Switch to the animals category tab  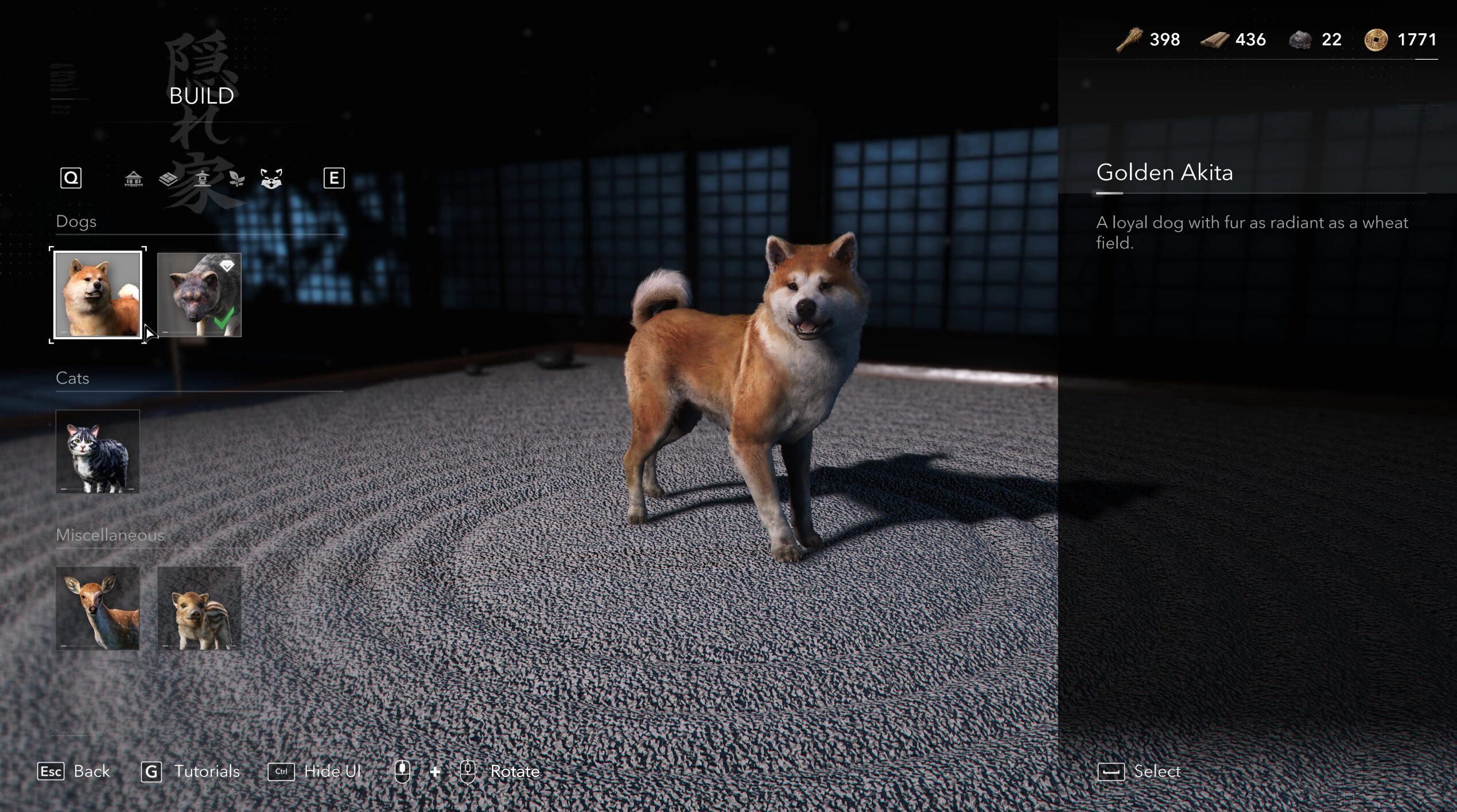point(271,179)
